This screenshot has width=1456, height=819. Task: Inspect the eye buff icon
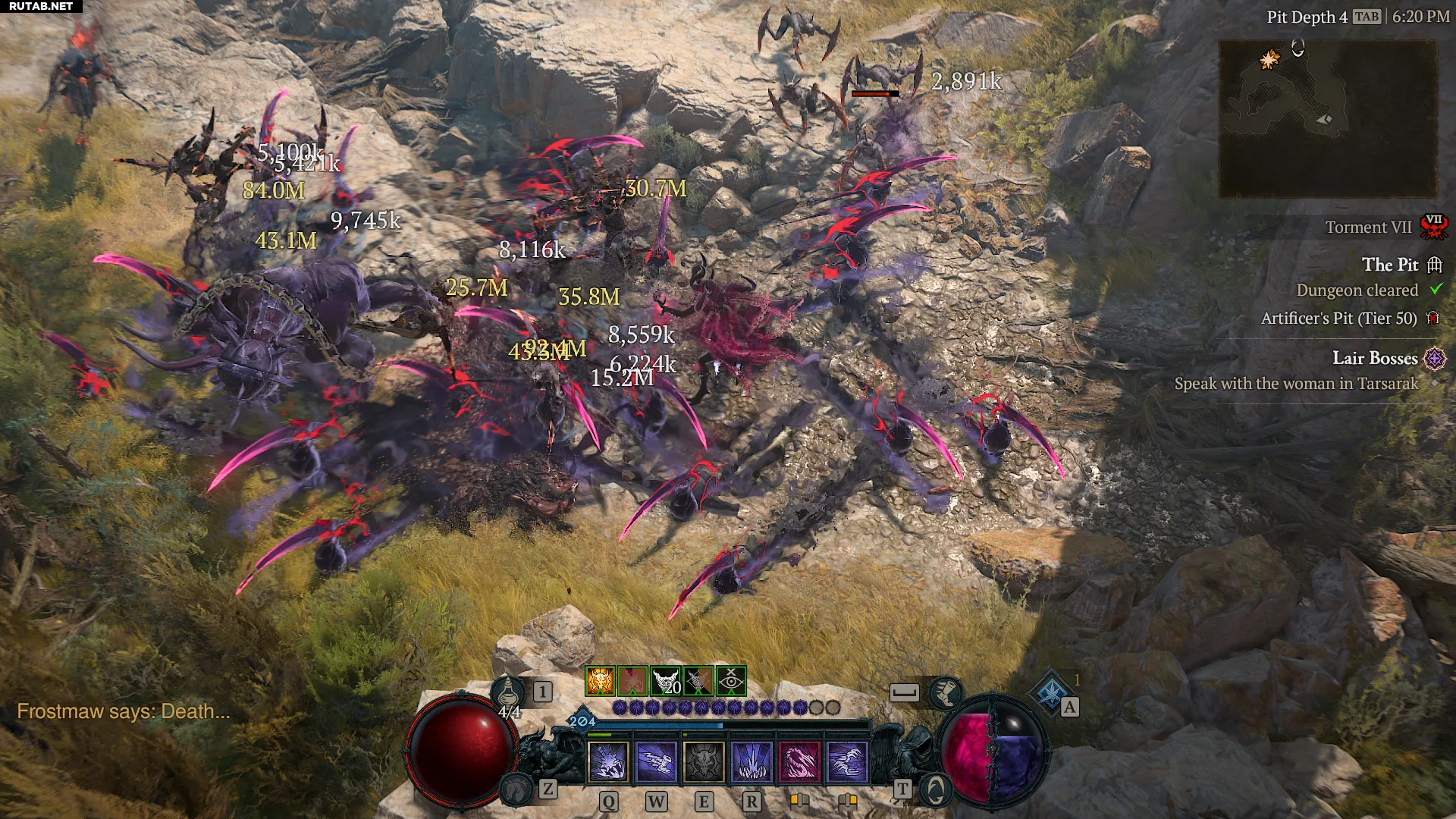731,681
